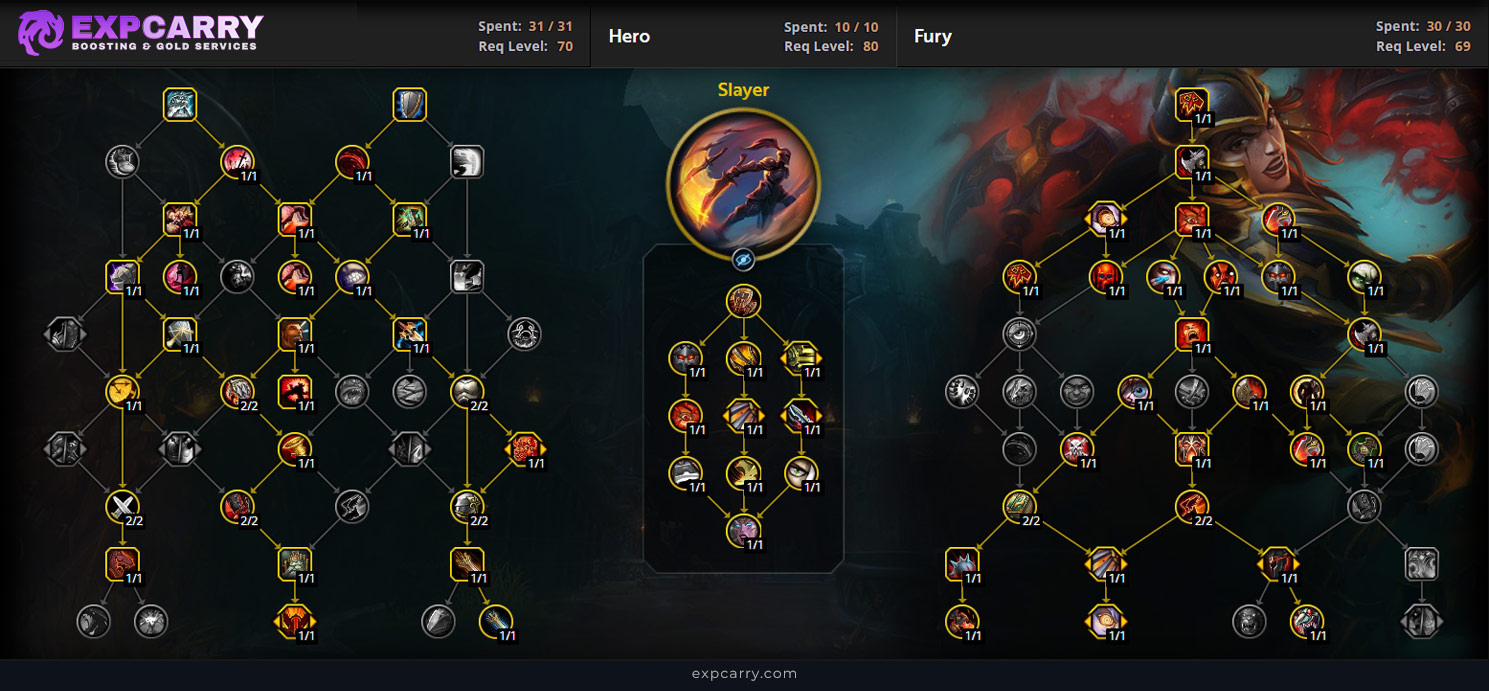
Task: Select the blue eyeball talent in Fury tree
Action: pyautogui.click(x=1134, y=390)
